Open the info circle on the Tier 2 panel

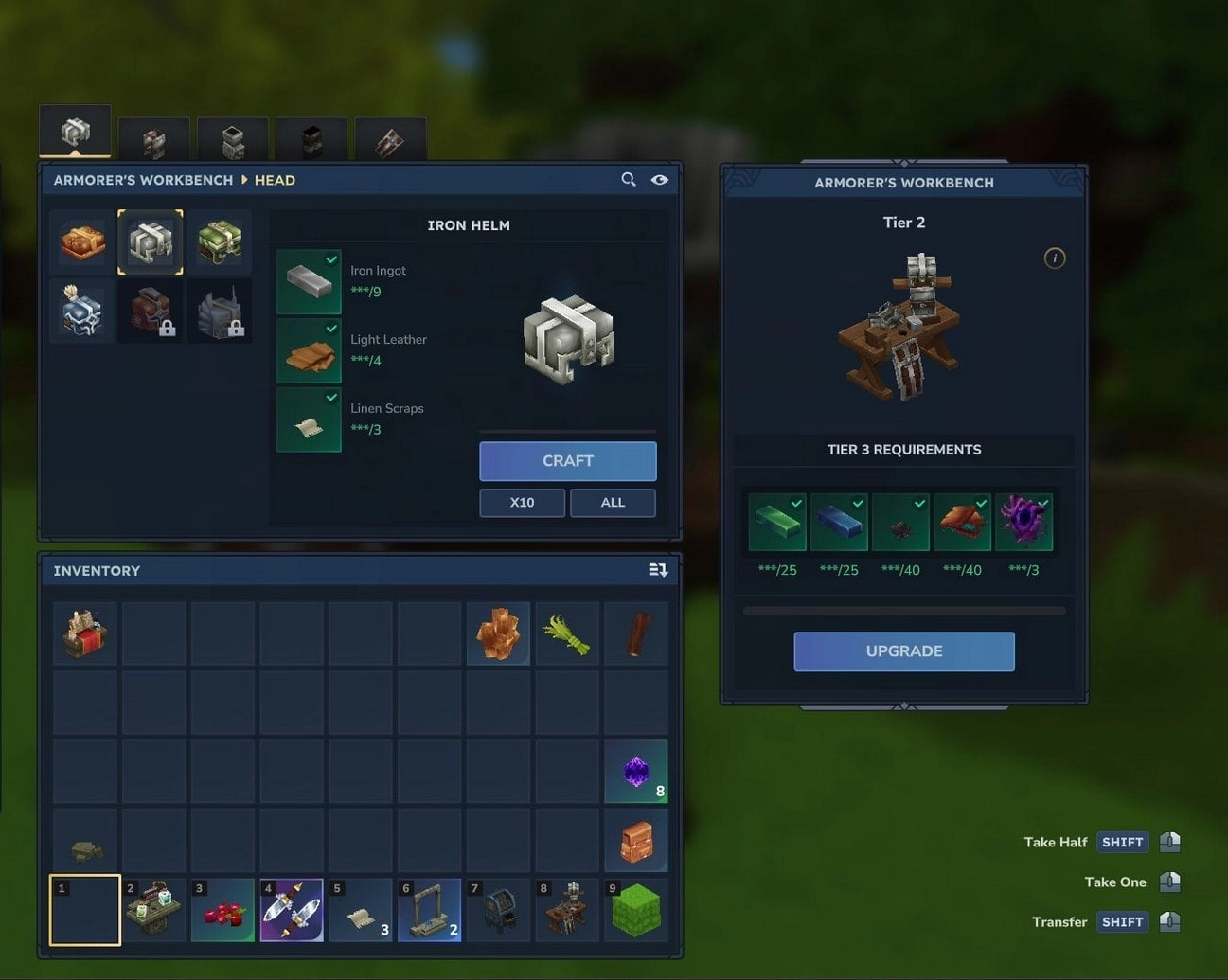[1054, 258]
